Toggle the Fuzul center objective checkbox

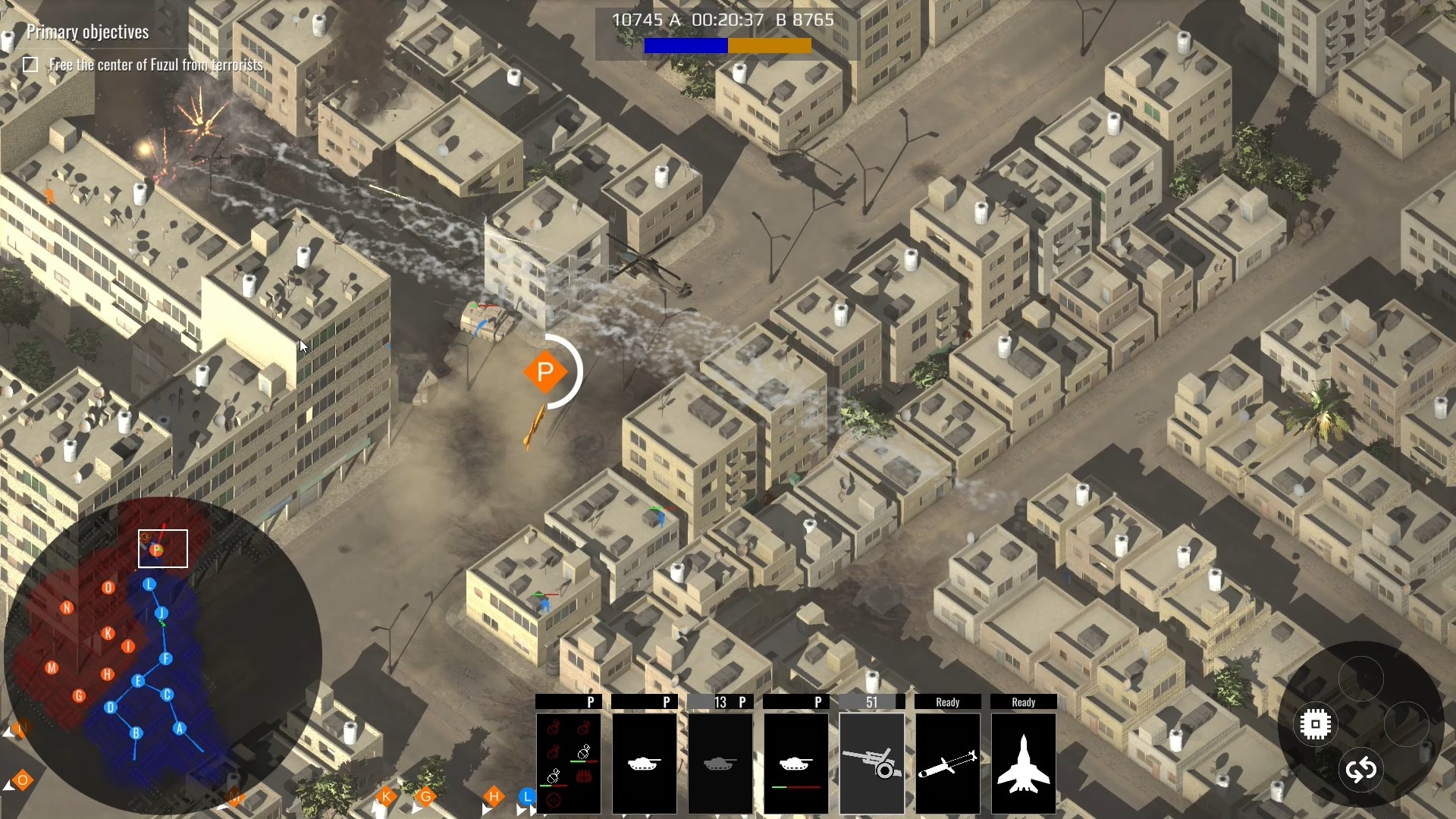30,65
